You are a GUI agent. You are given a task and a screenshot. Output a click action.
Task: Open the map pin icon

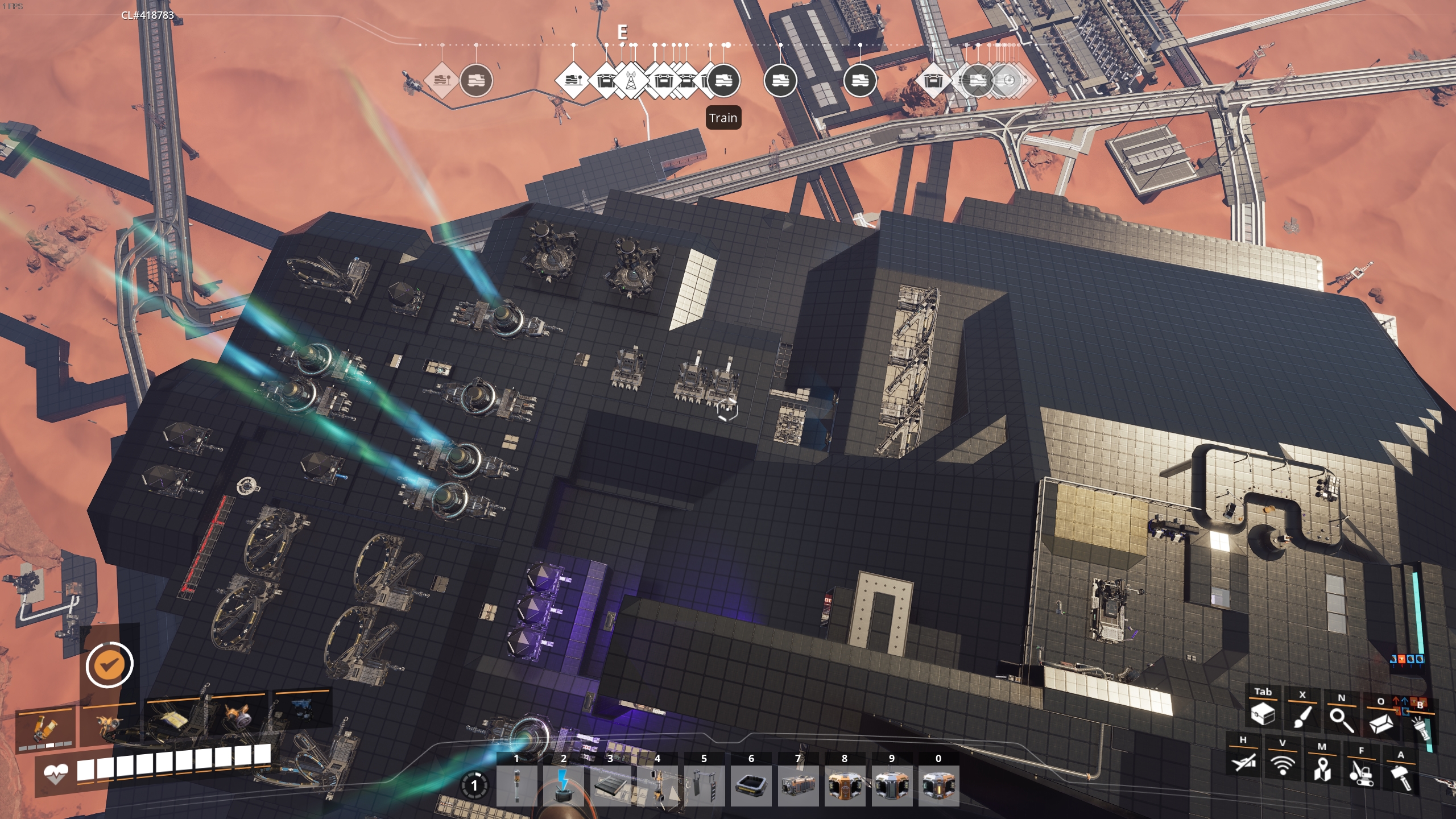1322,769
